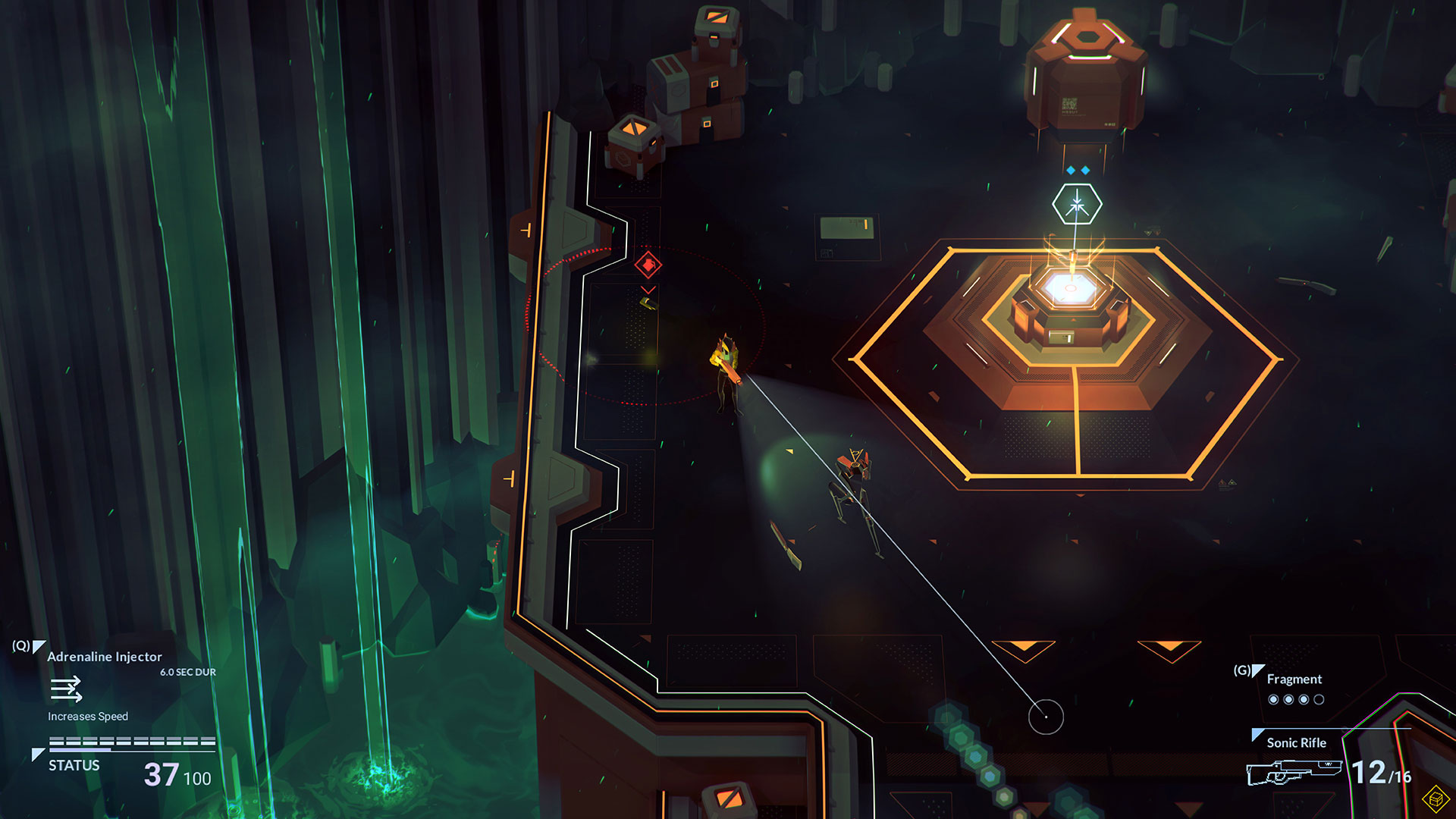Toggle the blue diamond indicator above the orange pod
1456x819 pixels.
pos(1071,170)
